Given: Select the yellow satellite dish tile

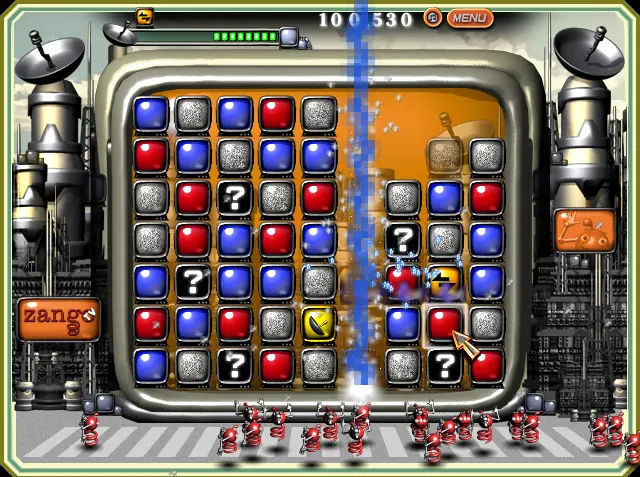Looking at the screenshot, I should (319, 323).
